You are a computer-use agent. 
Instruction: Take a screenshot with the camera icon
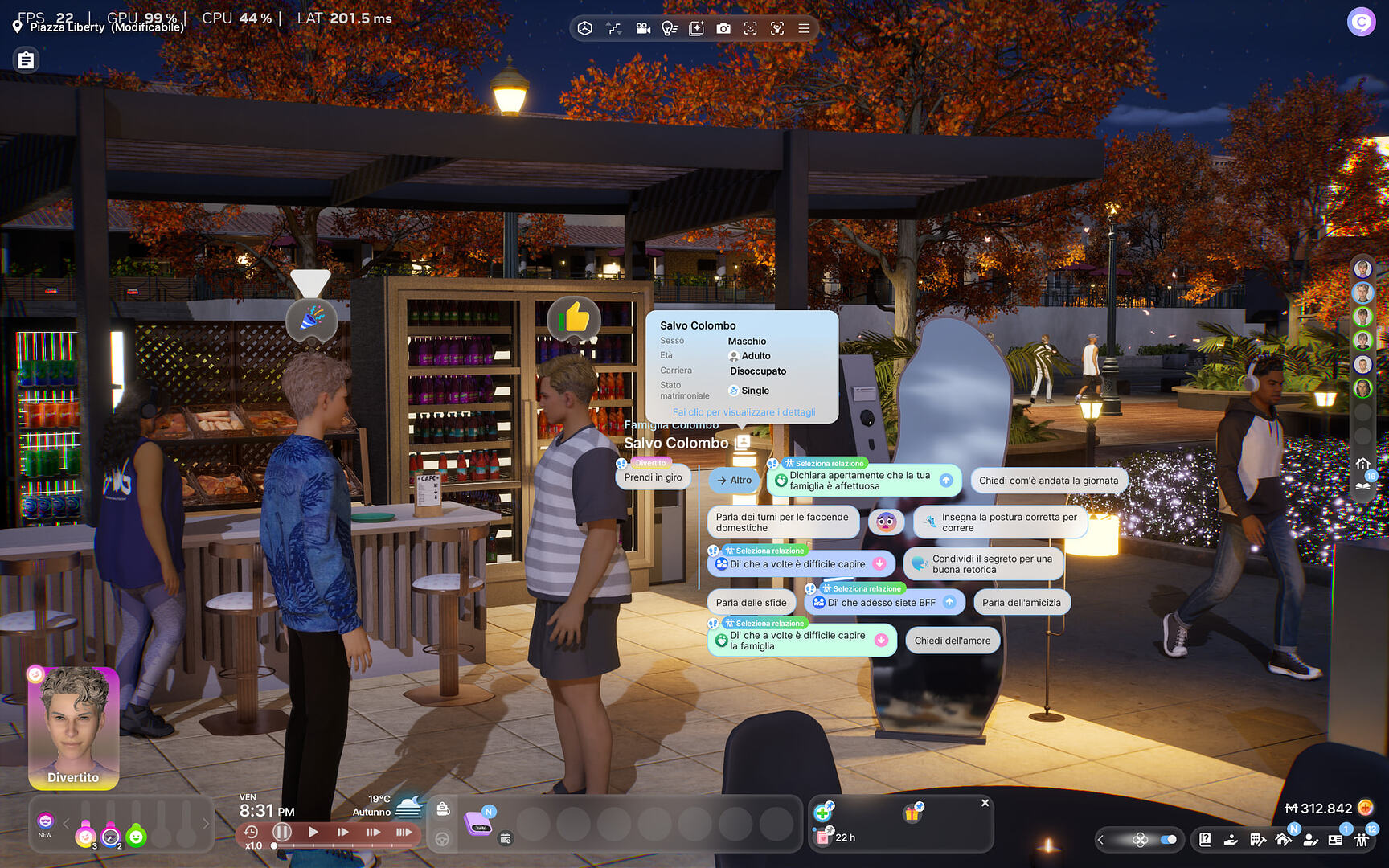pyautogui.click(x=724, y=28)
